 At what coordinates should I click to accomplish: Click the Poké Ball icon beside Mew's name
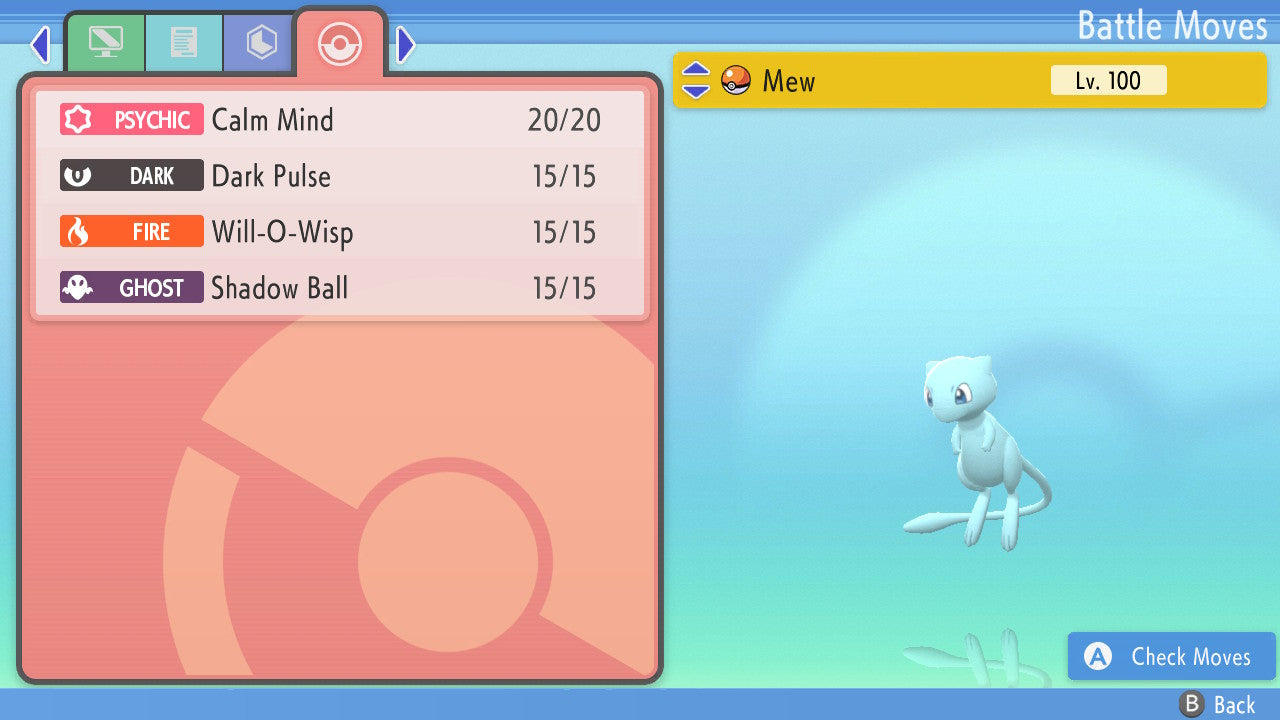[735, 80]
